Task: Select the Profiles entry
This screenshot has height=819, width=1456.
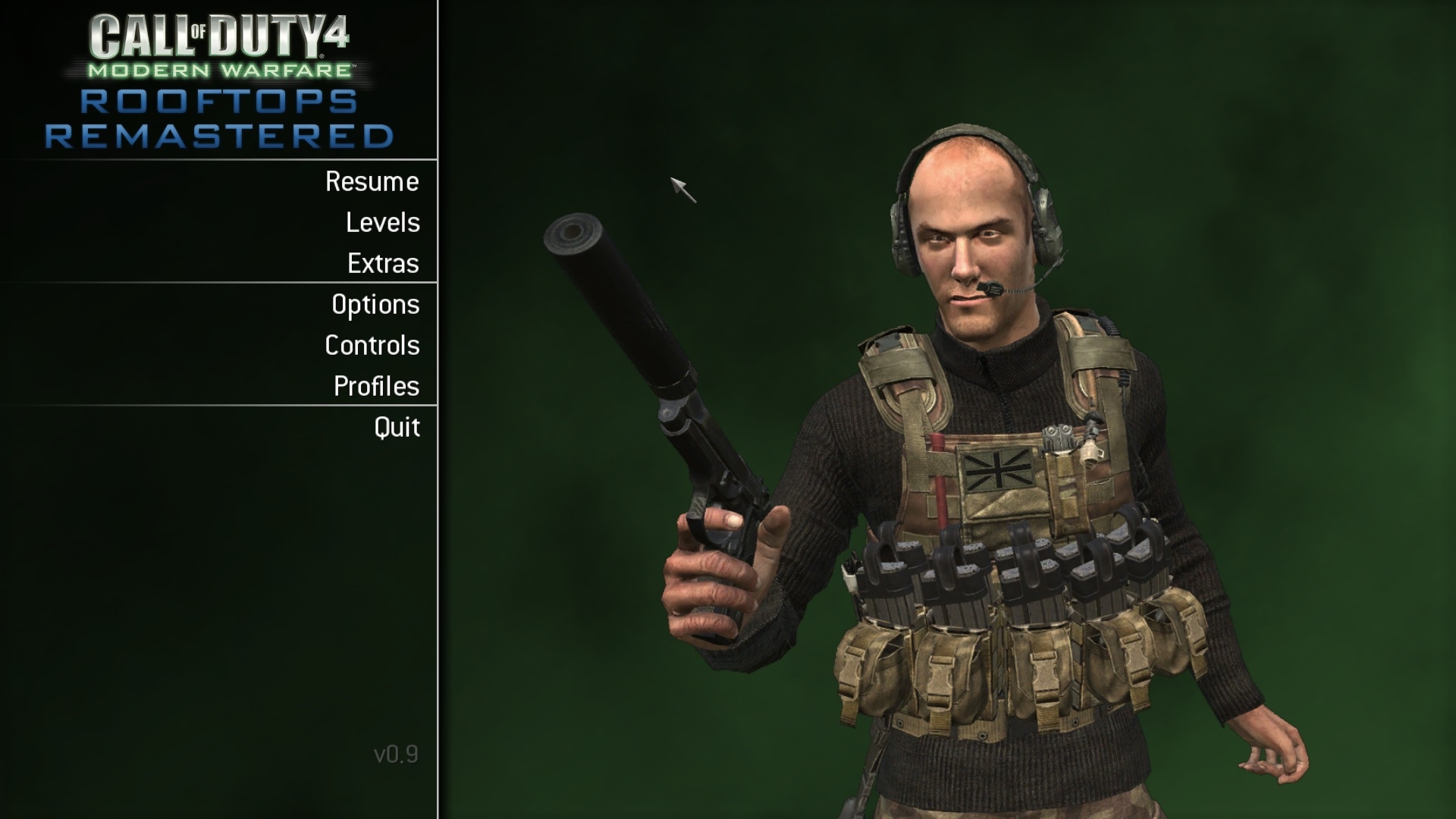Action: 376,387
